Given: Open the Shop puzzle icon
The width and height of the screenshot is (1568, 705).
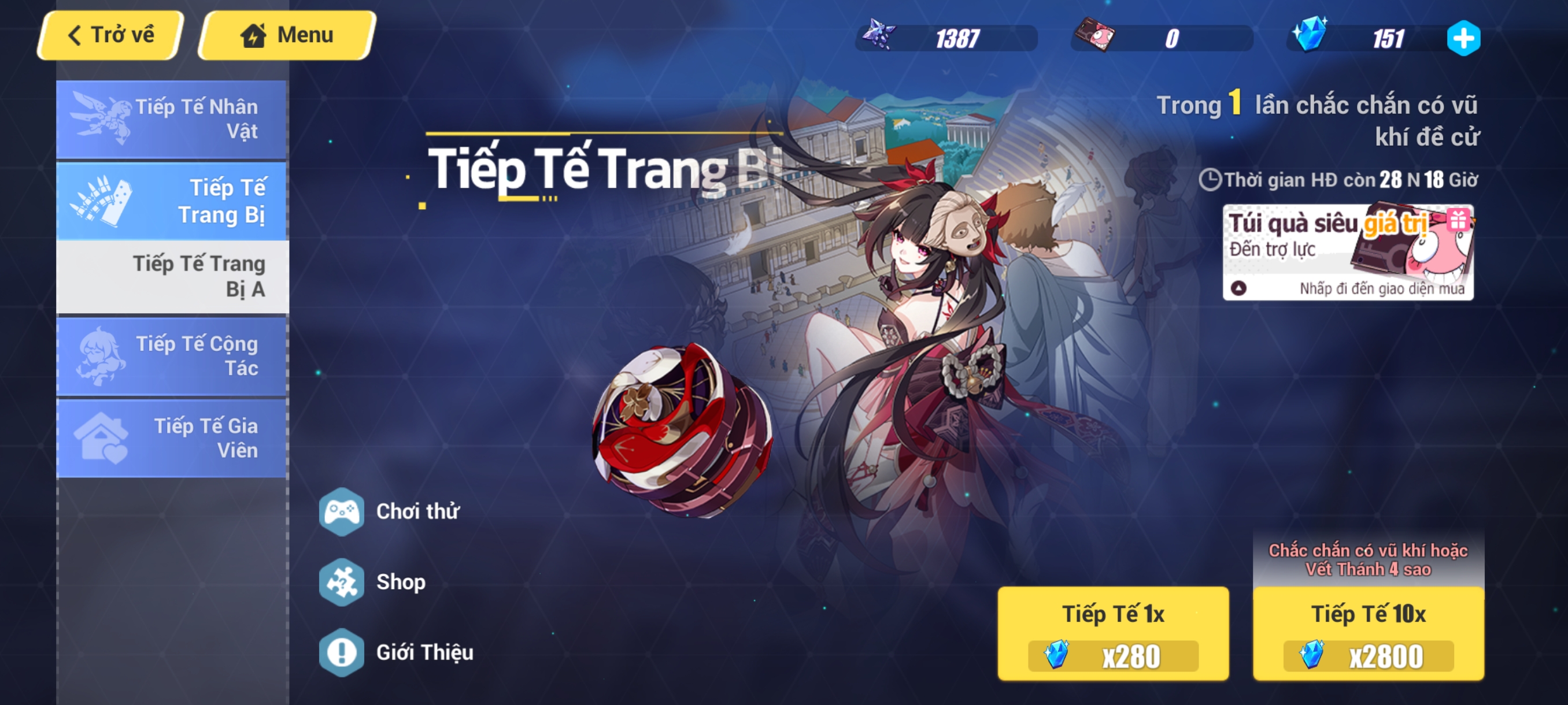Looking at the screenshot, I should pos(343,582).
